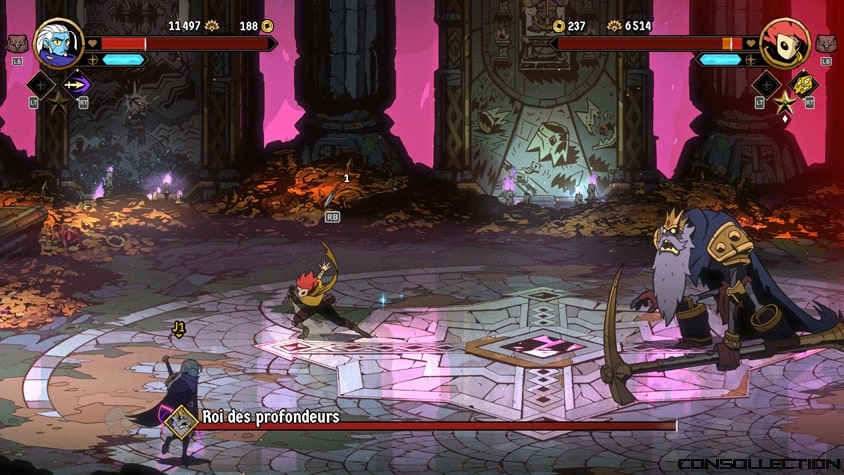The image size is (844, 475).
Task: Select the blue-skinned player one portrait
Action: click(x=57, y=42)
